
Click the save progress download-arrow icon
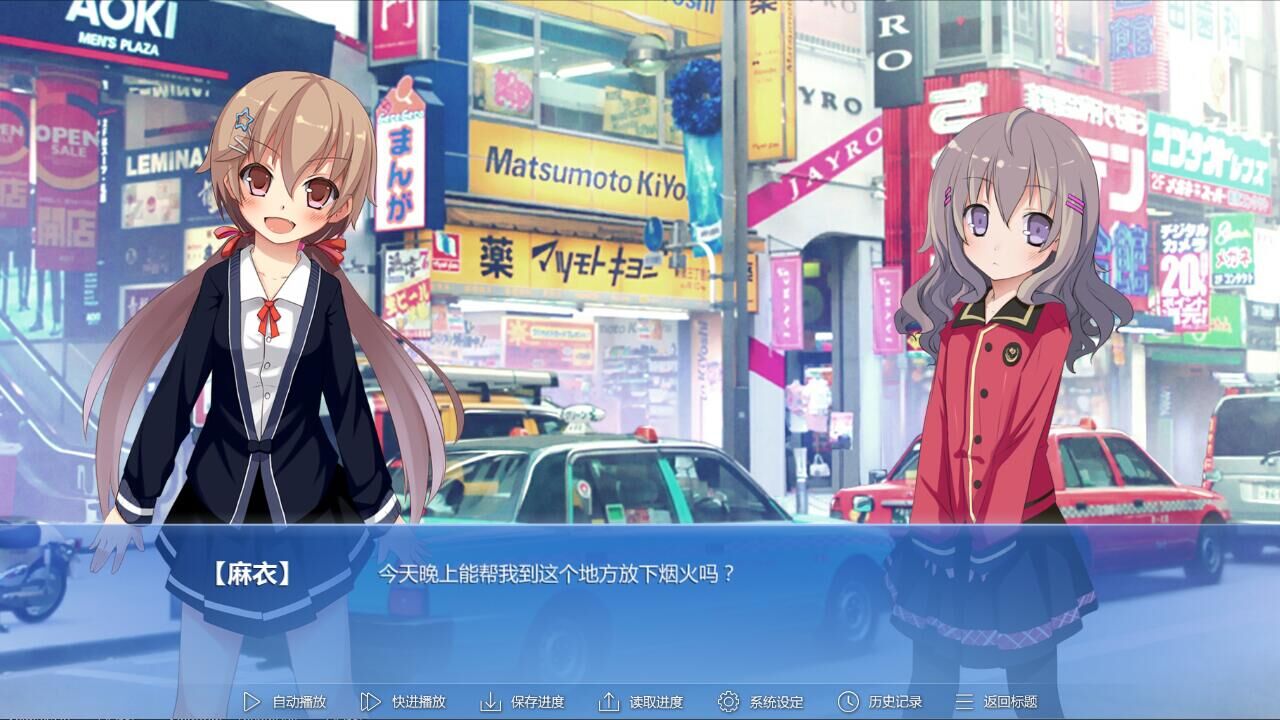tap(492, 702)
